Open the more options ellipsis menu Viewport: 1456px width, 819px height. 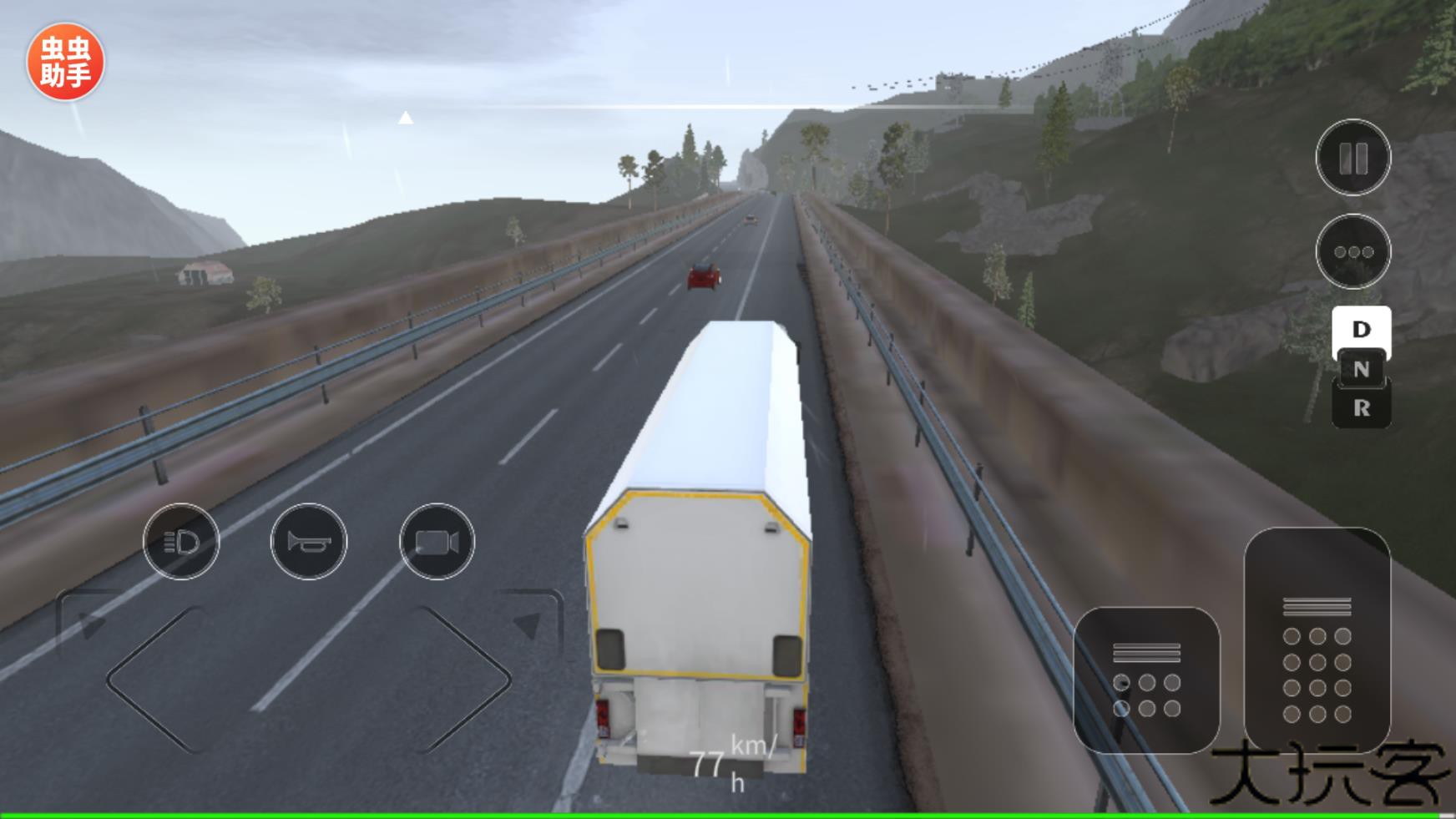point(1352,251)
